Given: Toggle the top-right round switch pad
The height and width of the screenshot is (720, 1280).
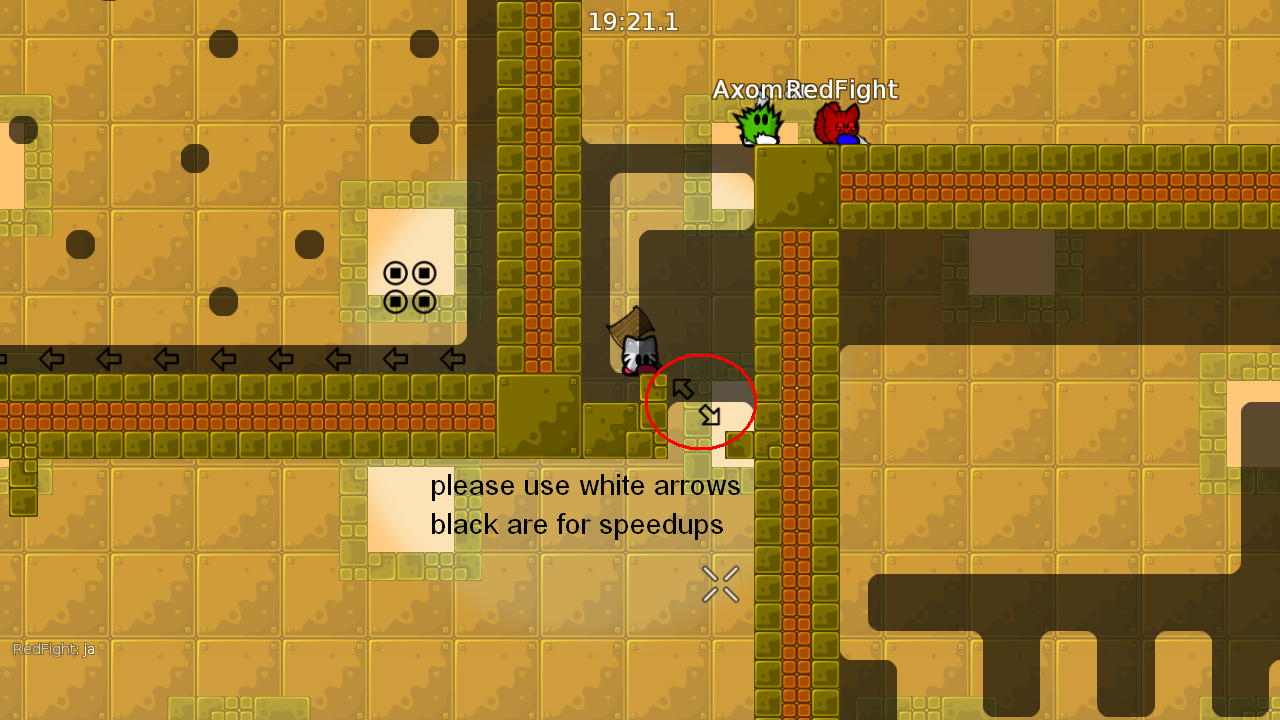Looking at the screenshot, I should tap(423, 270).
